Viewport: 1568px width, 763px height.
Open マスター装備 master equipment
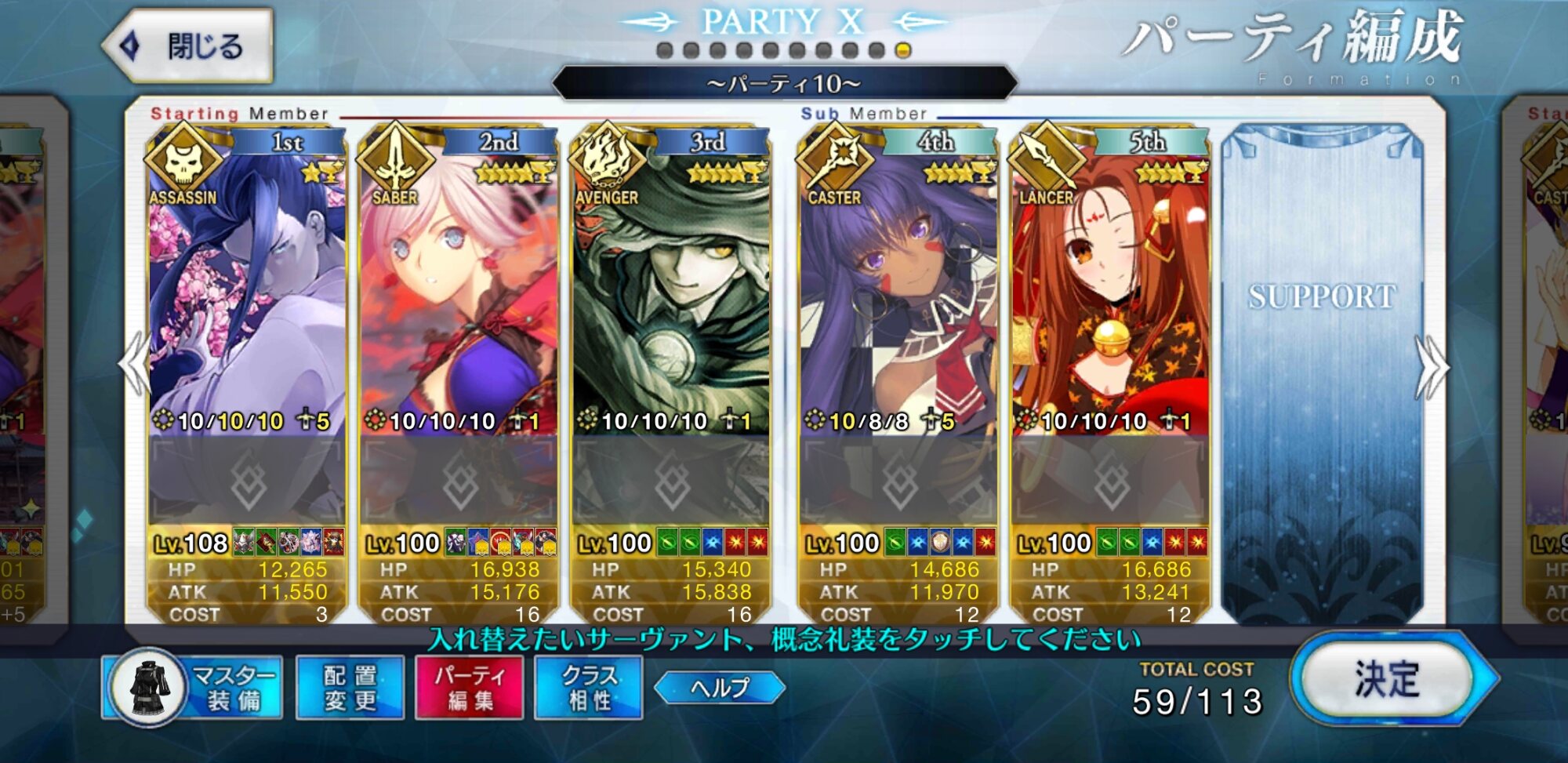point(194,688)
